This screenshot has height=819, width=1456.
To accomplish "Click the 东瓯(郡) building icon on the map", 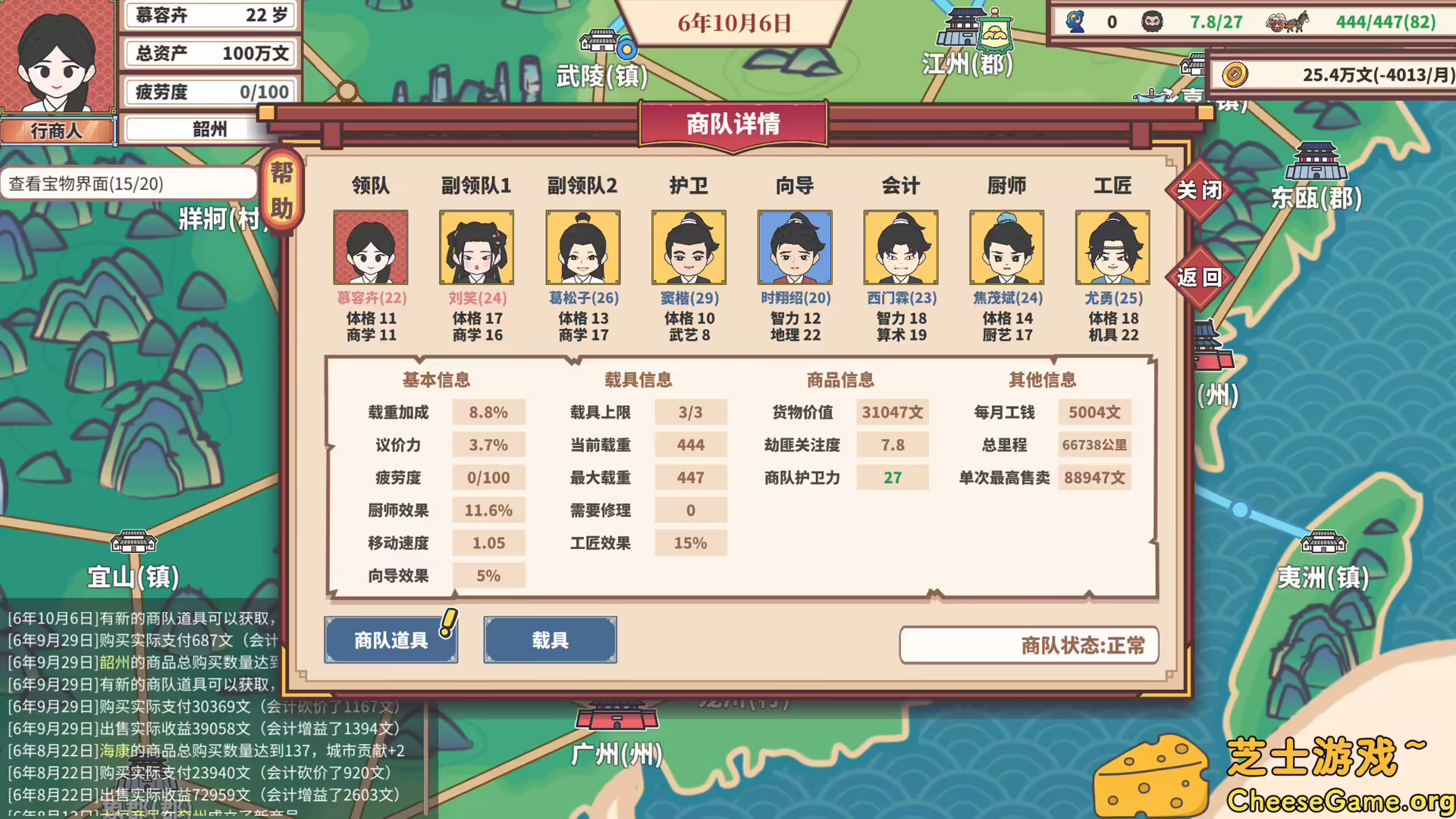I will tap(1317, 163).
